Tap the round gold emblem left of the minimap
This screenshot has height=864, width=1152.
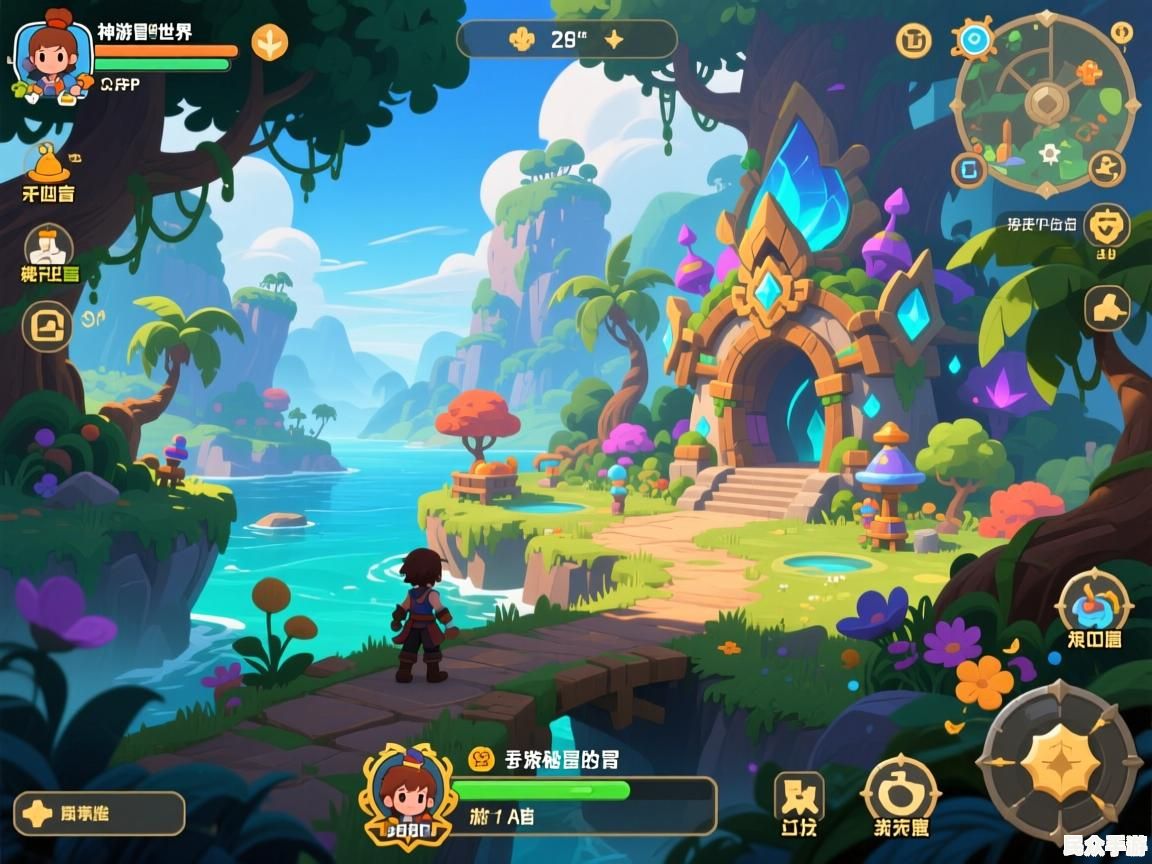pos(913,40)
